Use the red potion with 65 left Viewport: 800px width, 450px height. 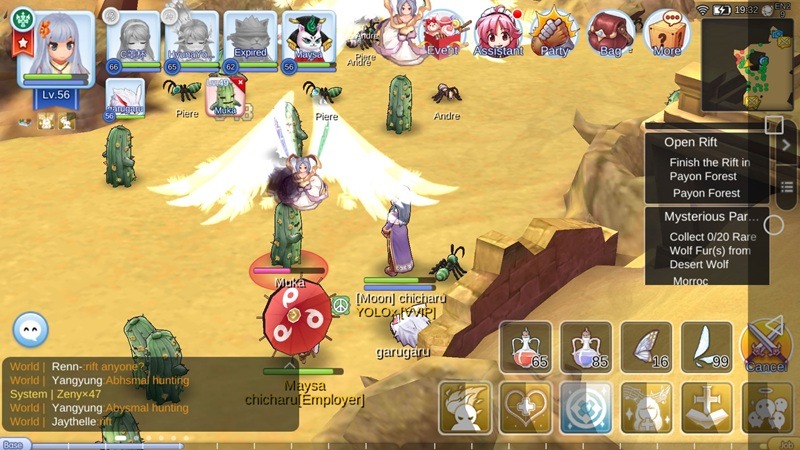click(x=526, y=347)
